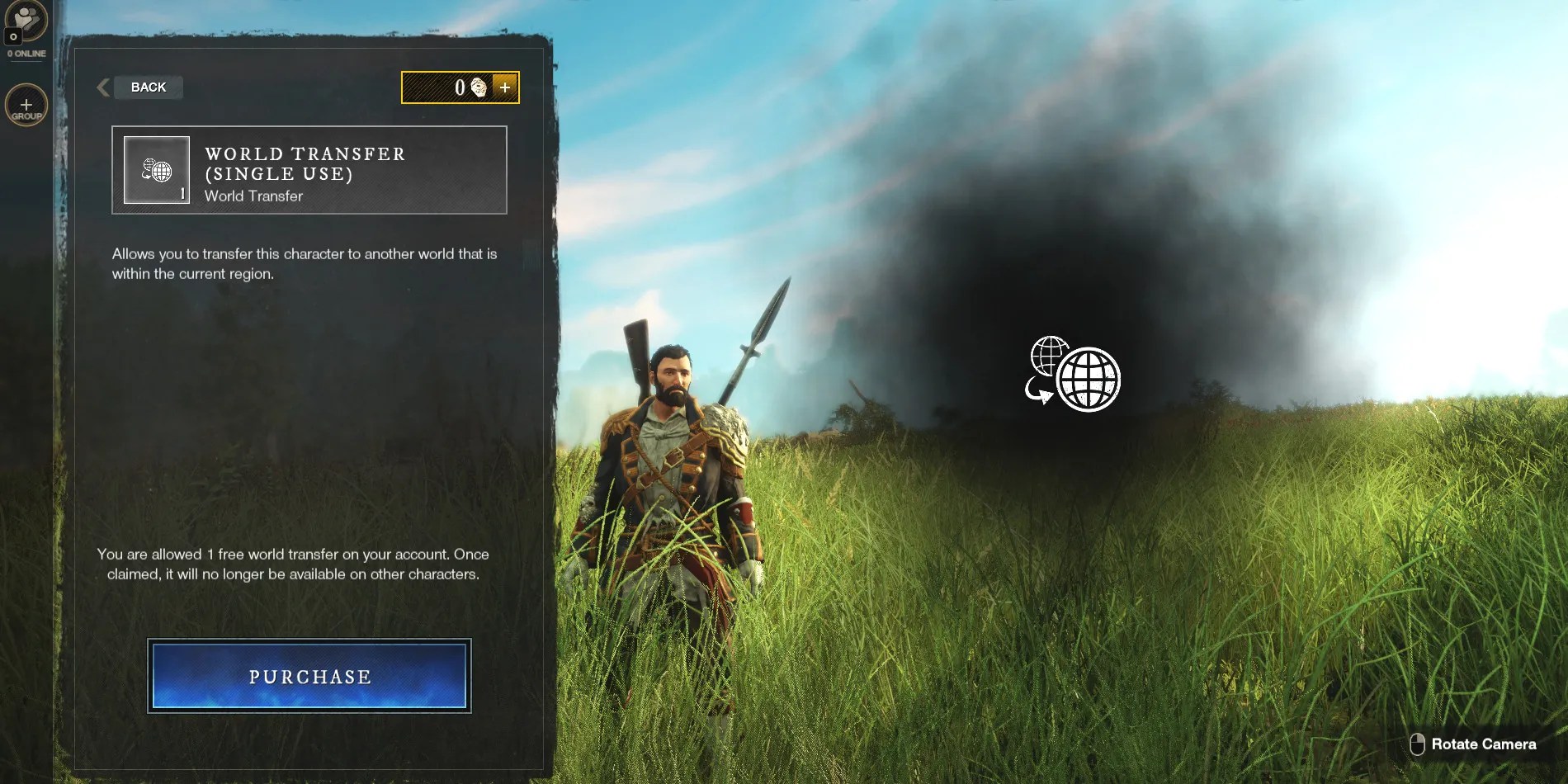Click the BACK button
The image size is (1568, 784).
(147, 87)
